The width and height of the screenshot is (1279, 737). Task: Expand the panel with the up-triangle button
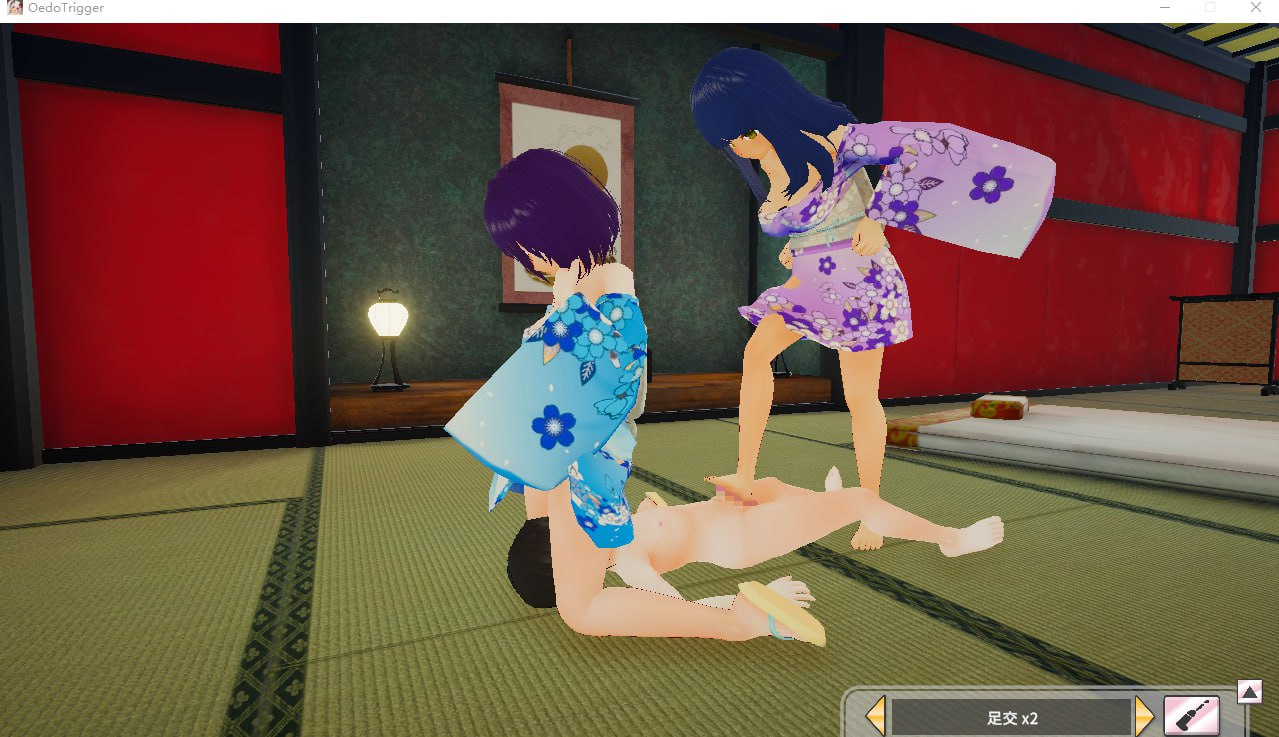pos(1249,691)
